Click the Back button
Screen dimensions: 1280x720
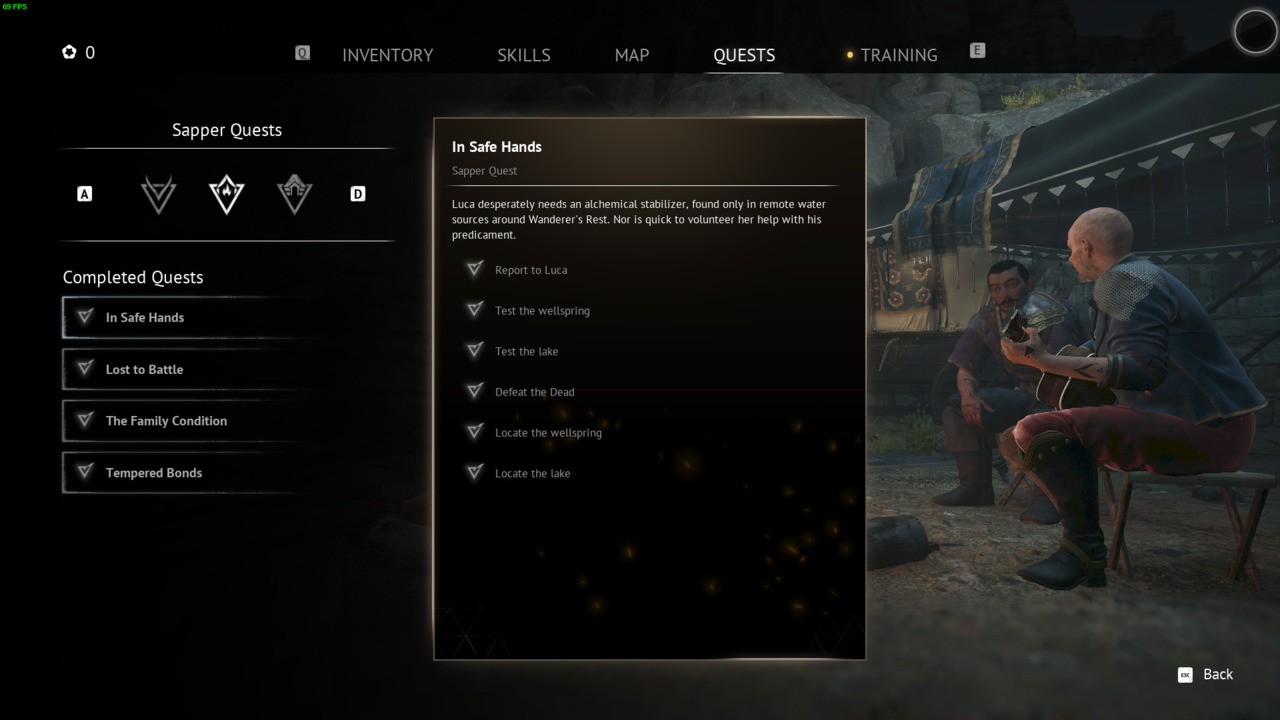[1206, 675]
